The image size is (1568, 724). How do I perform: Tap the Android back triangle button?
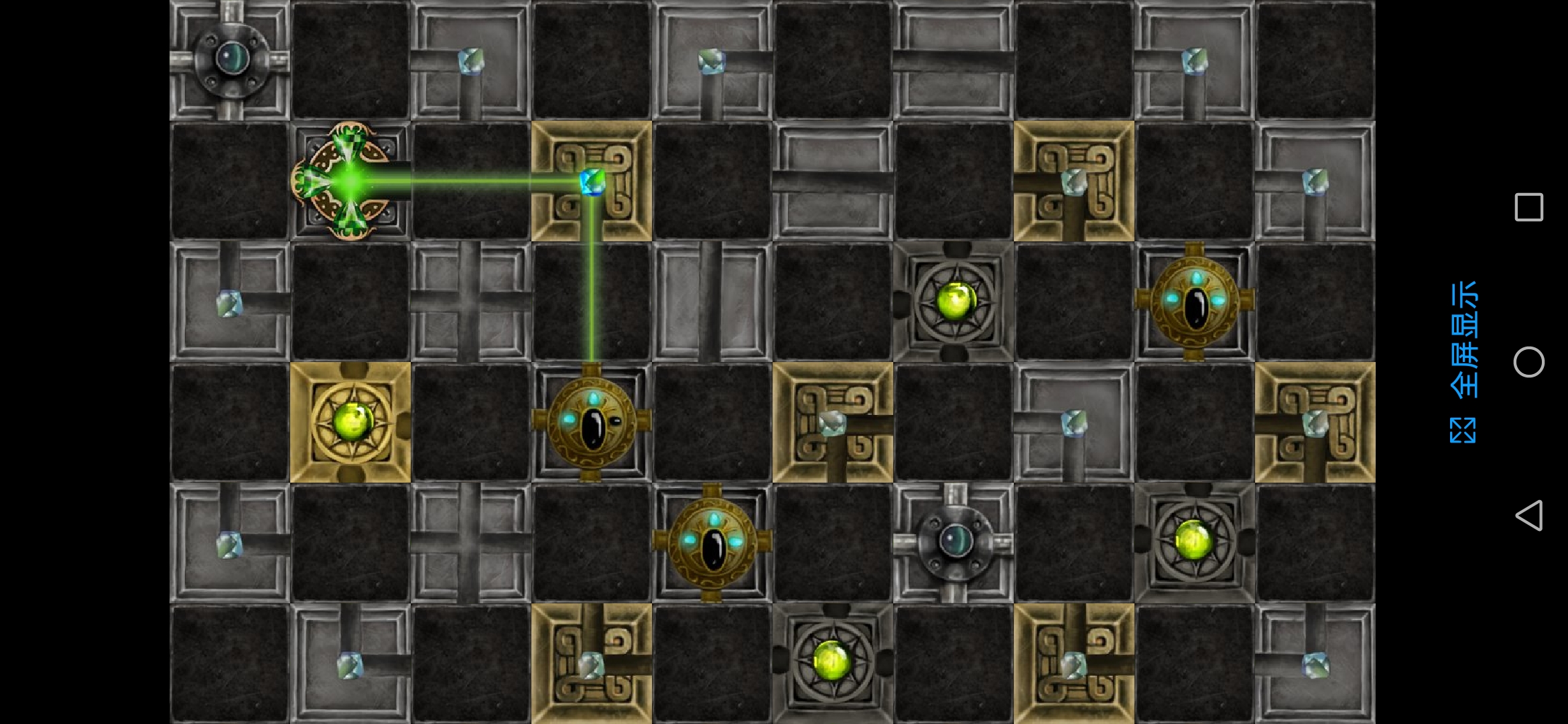click(x=1528, y=516)
